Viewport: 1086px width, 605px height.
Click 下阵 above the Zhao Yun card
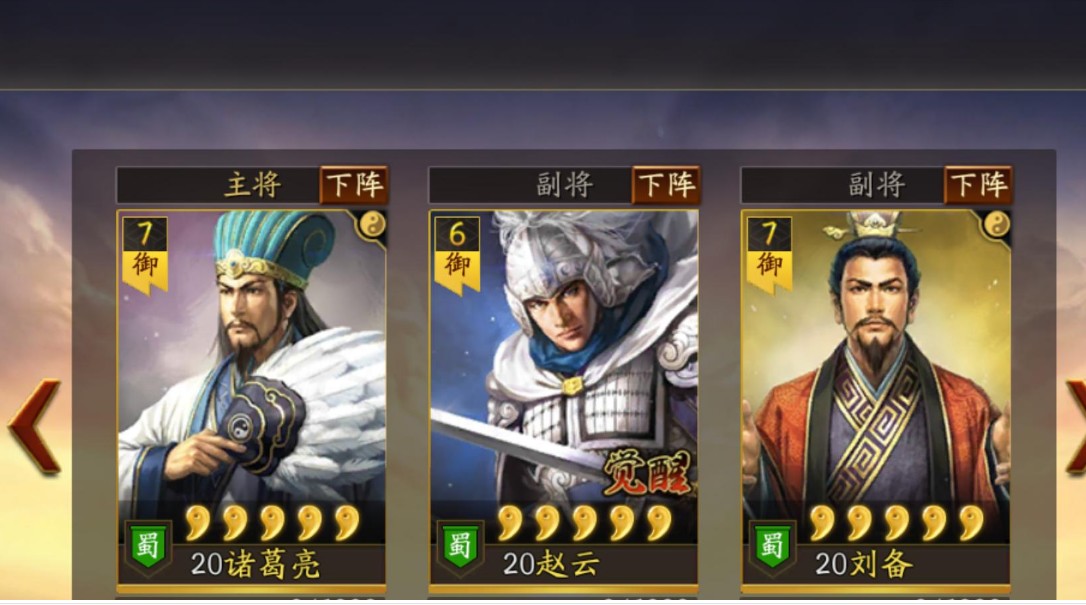pos(666,185)
